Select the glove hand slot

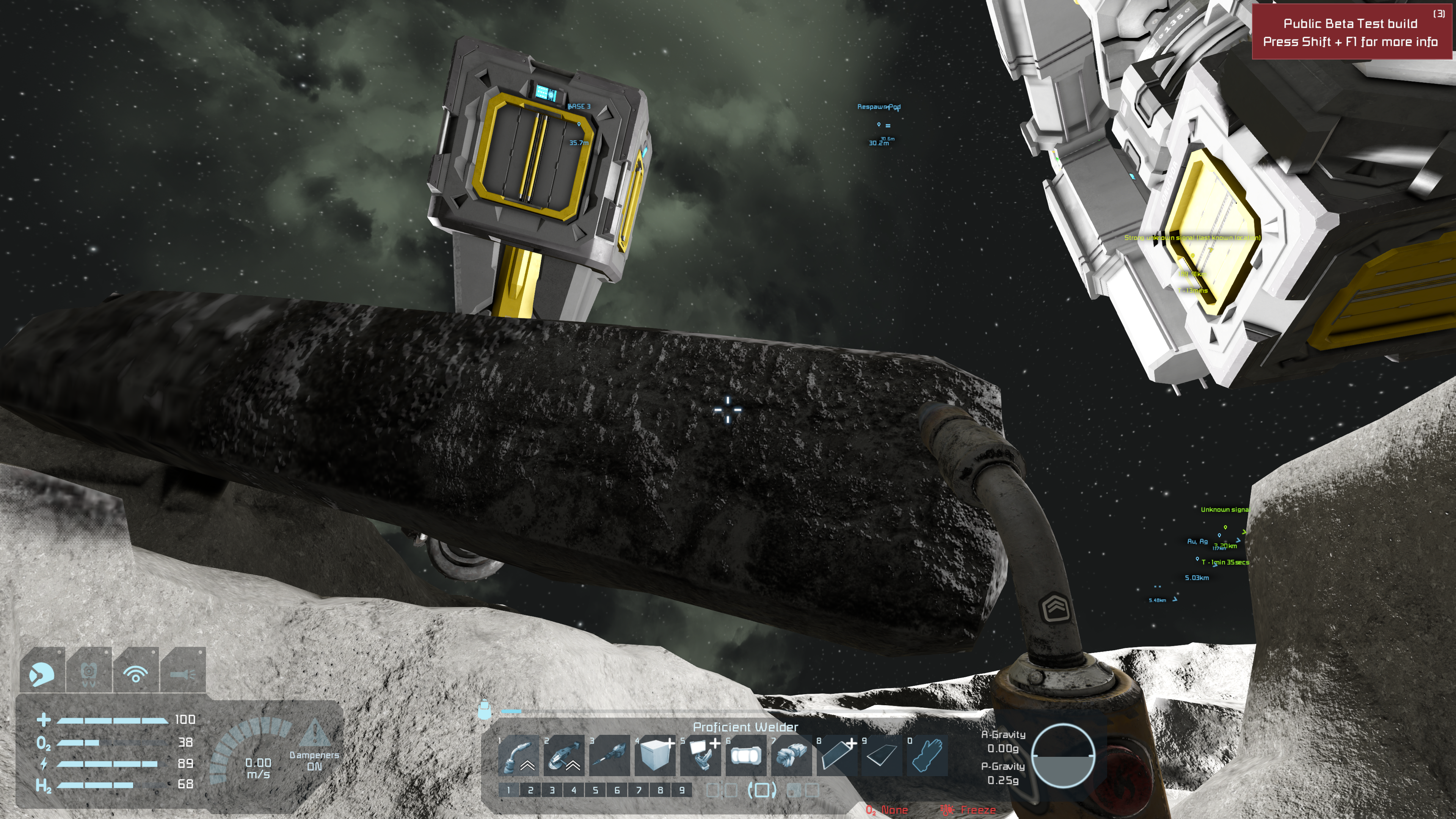coord(927,756)
